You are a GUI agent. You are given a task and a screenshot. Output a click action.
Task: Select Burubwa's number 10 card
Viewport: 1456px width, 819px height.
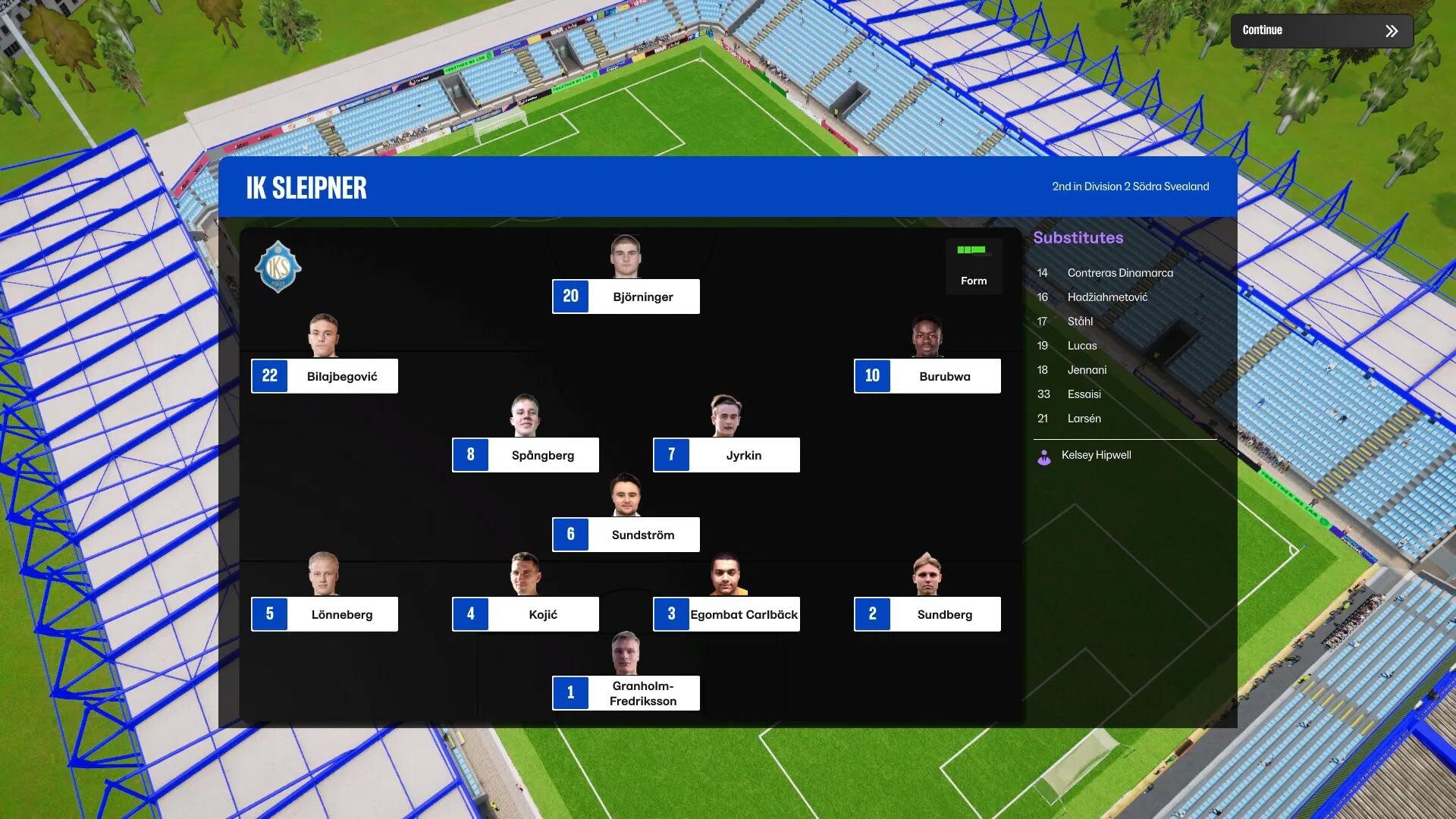[927, 376]
